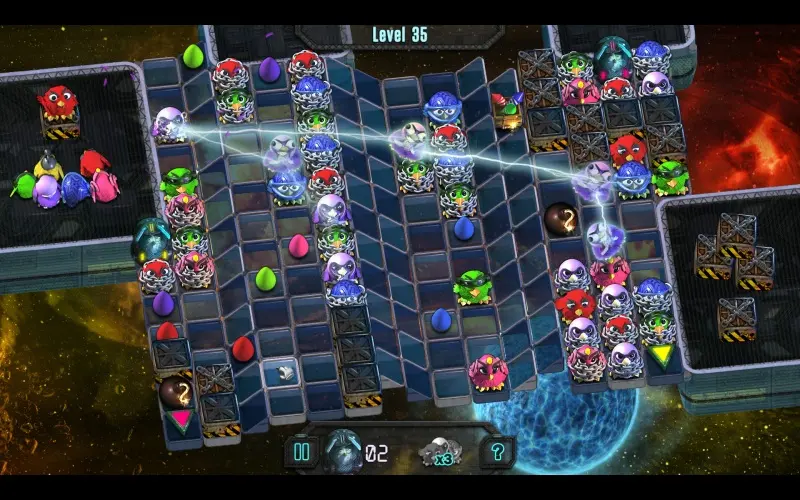
Task: Click the pink down-arrow board tile
Action: 182,418
